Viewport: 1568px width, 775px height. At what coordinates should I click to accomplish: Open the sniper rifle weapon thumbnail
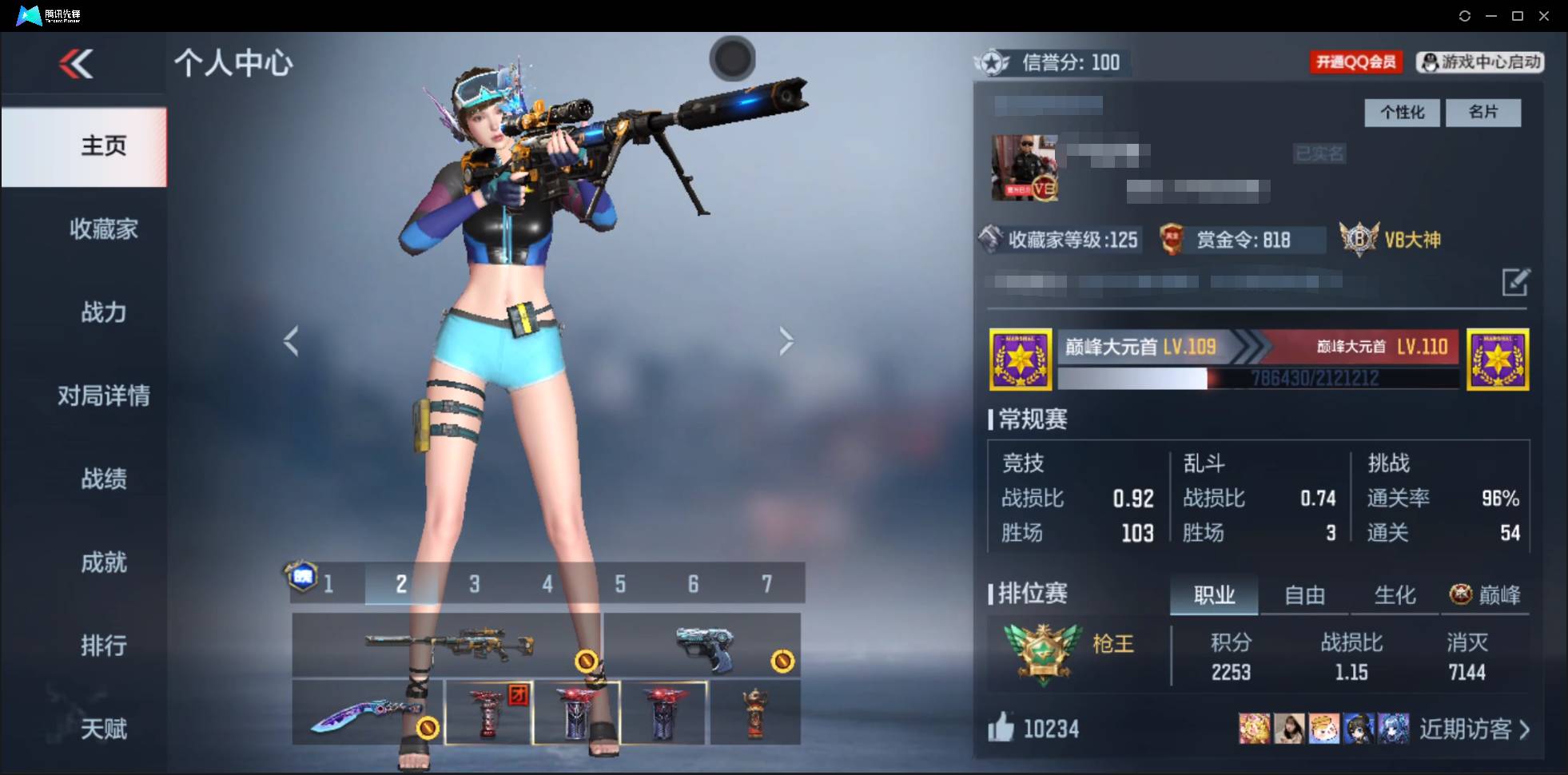point(450,644)
